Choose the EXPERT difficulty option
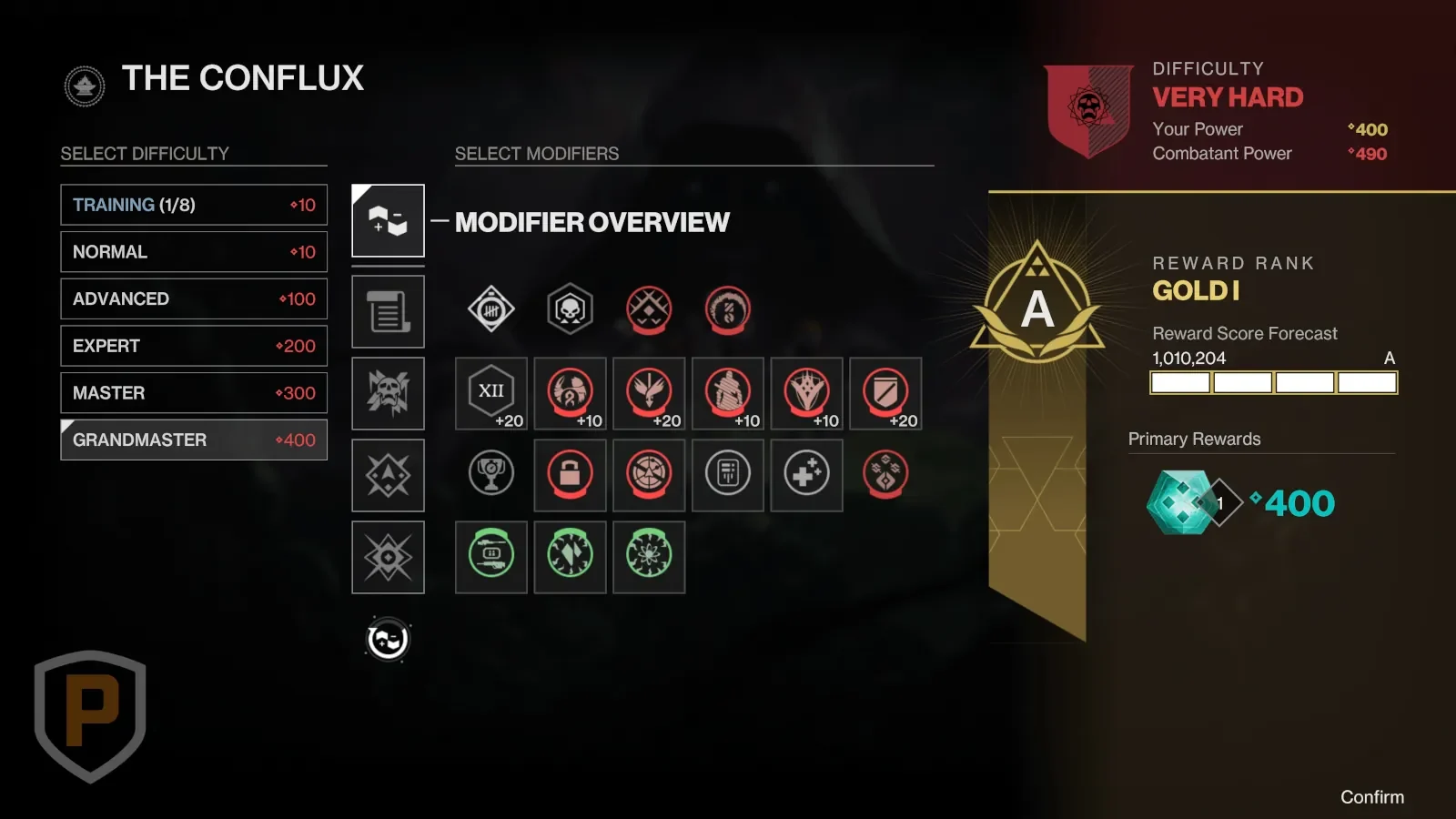Viewport: 1456px width, 819px height. 194,346
